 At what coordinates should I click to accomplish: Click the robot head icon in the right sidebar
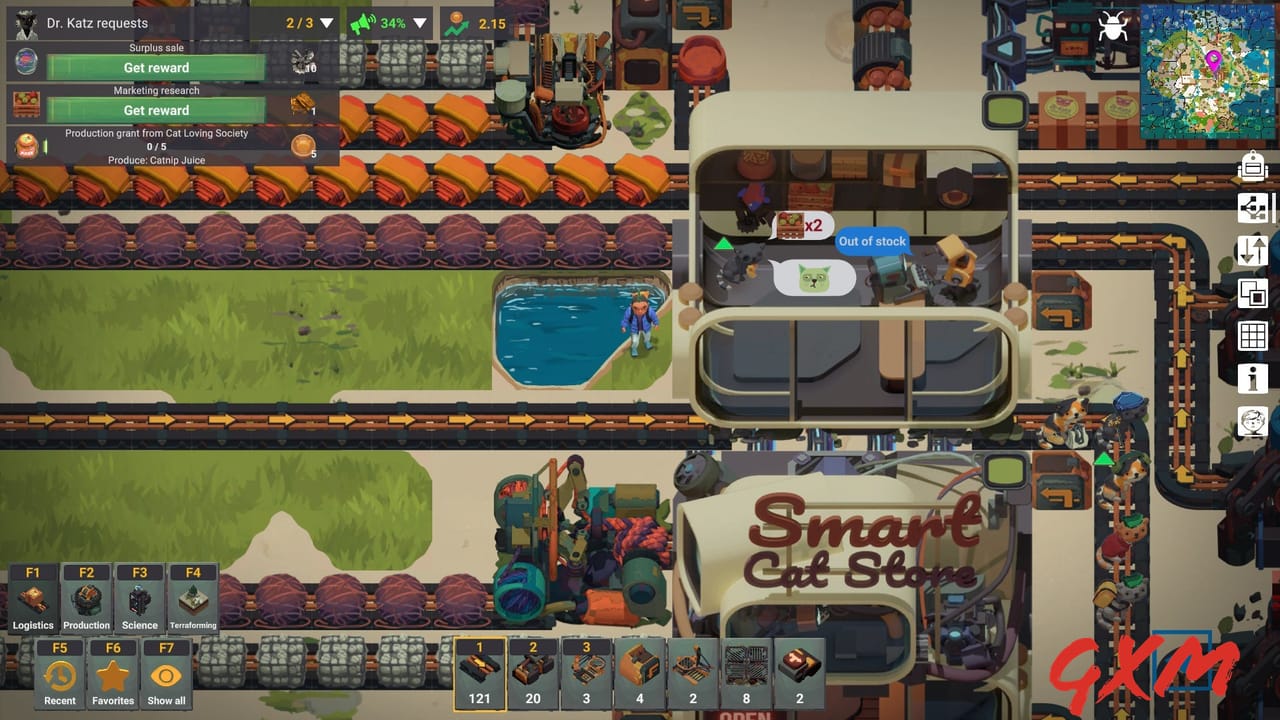coord(1253,166)
